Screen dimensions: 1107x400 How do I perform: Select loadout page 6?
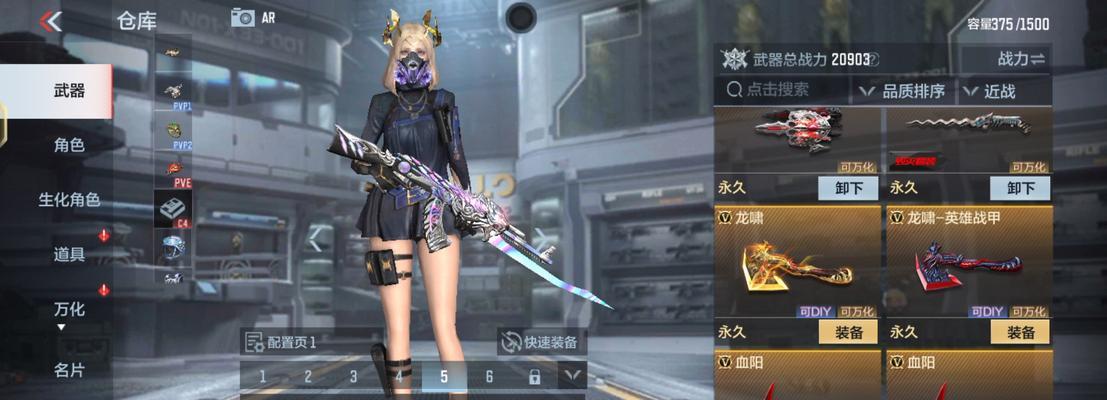pyautogui.click(x=489, y=377)
